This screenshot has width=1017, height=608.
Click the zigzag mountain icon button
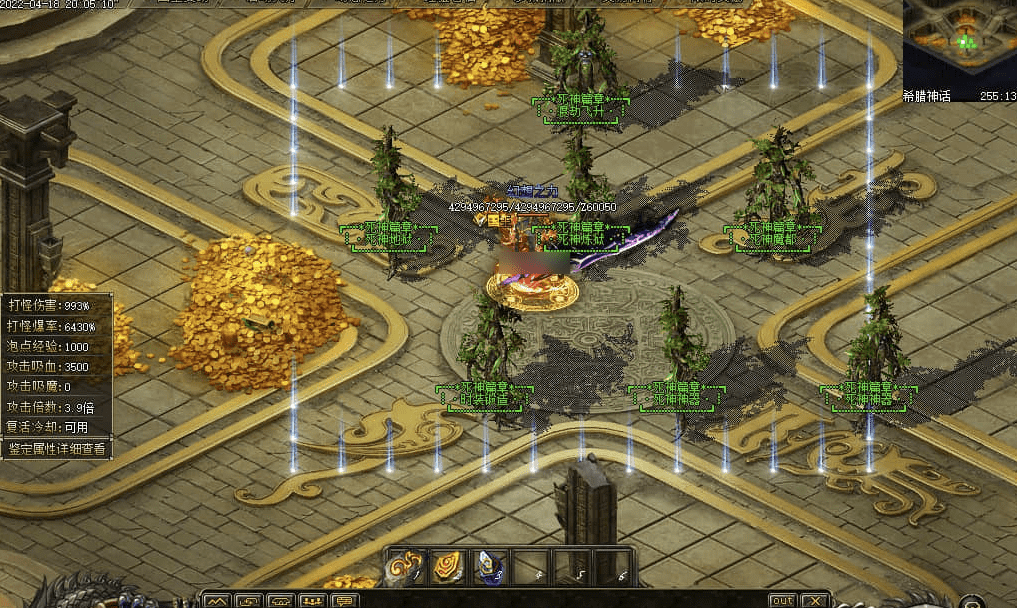coord(217,600)
